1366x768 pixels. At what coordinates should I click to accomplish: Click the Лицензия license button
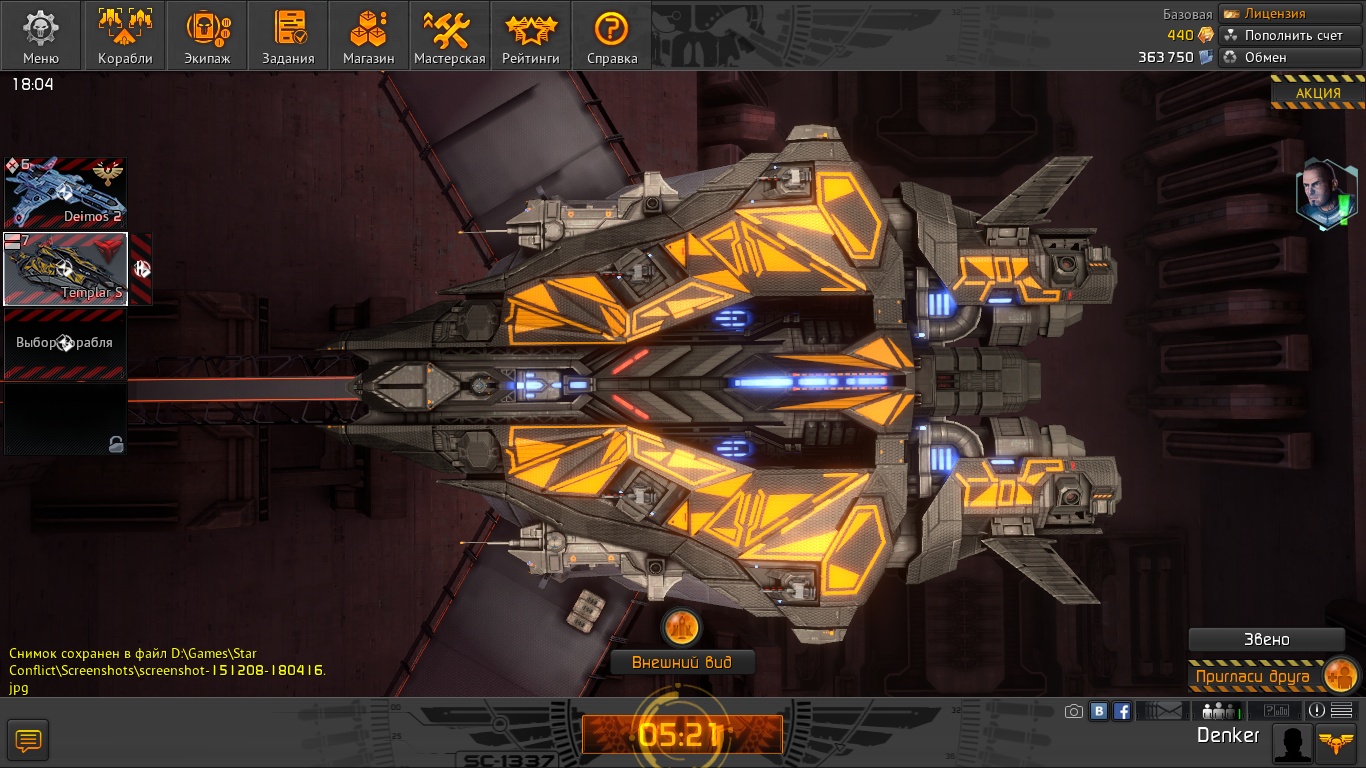tap(1290, 14)
